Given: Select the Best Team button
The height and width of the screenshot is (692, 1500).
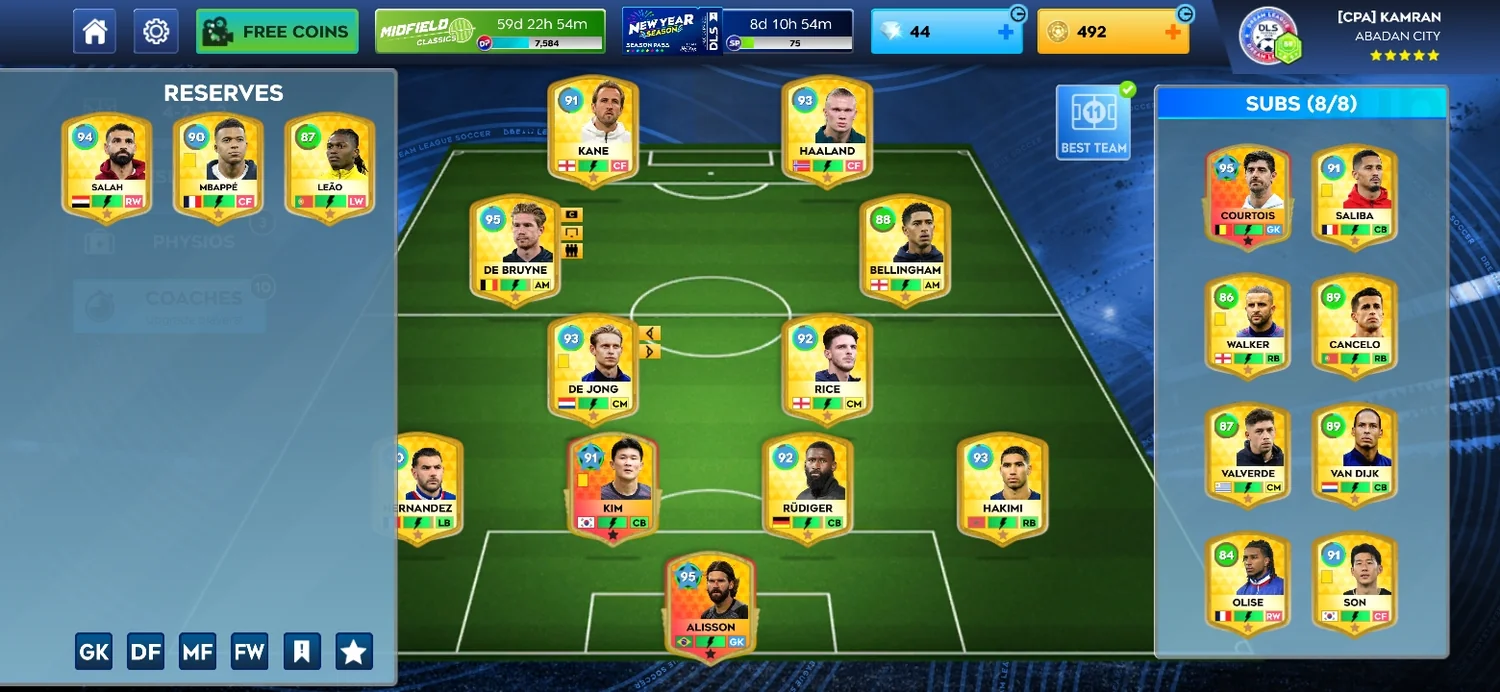Looking at the screenshot, I should tap(1093, 123).
